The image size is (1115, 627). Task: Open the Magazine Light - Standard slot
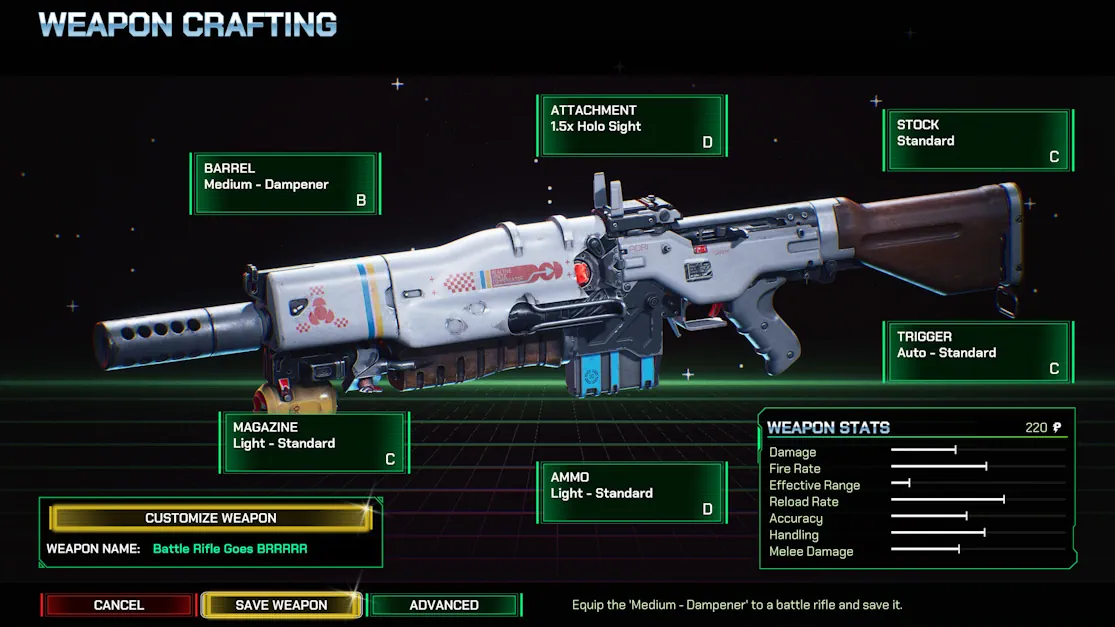coord(314,443)
